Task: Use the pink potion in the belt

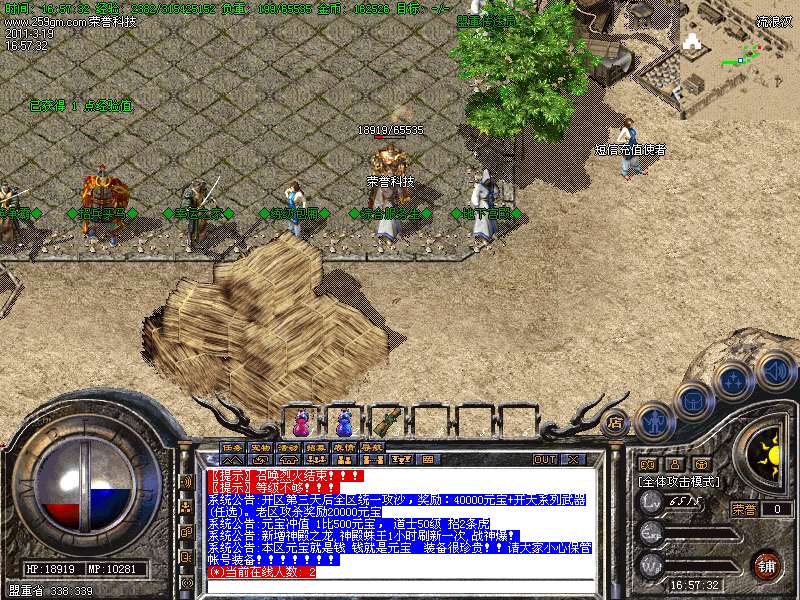Action: pos(300,420)
